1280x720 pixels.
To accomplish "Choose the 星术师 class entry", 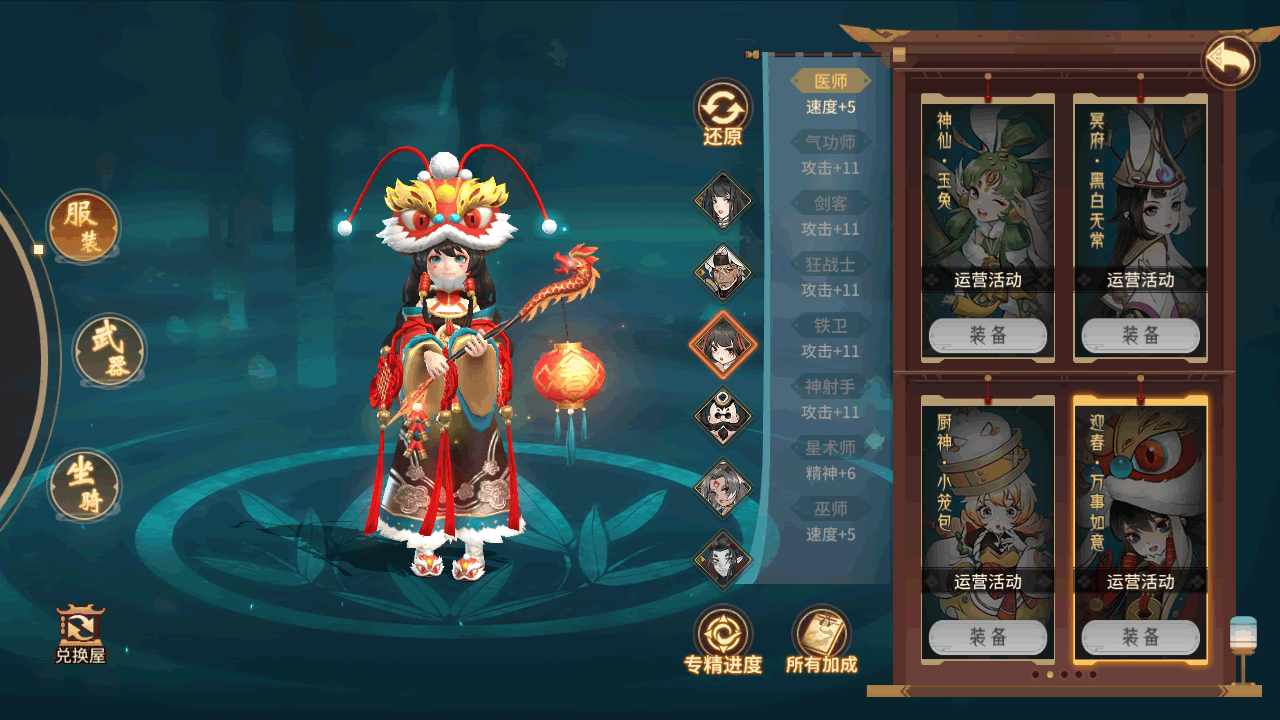I will (830, 448).
